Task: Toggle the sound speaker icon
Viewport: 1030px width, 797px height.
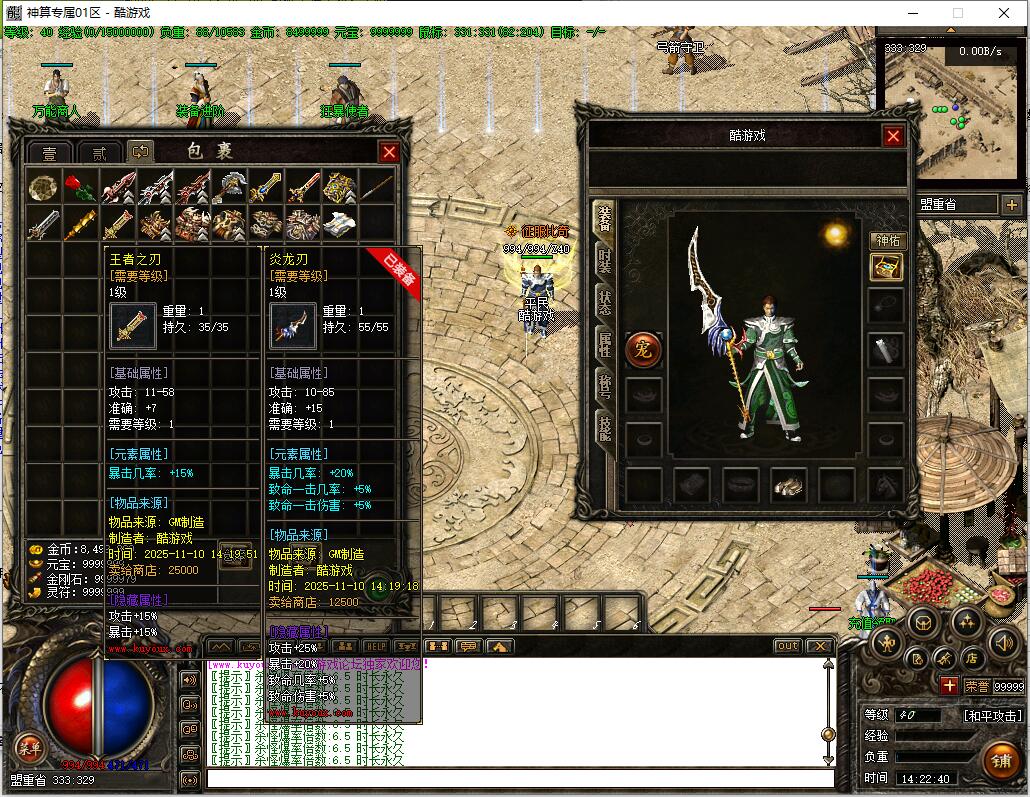Action: [1004, 642]
